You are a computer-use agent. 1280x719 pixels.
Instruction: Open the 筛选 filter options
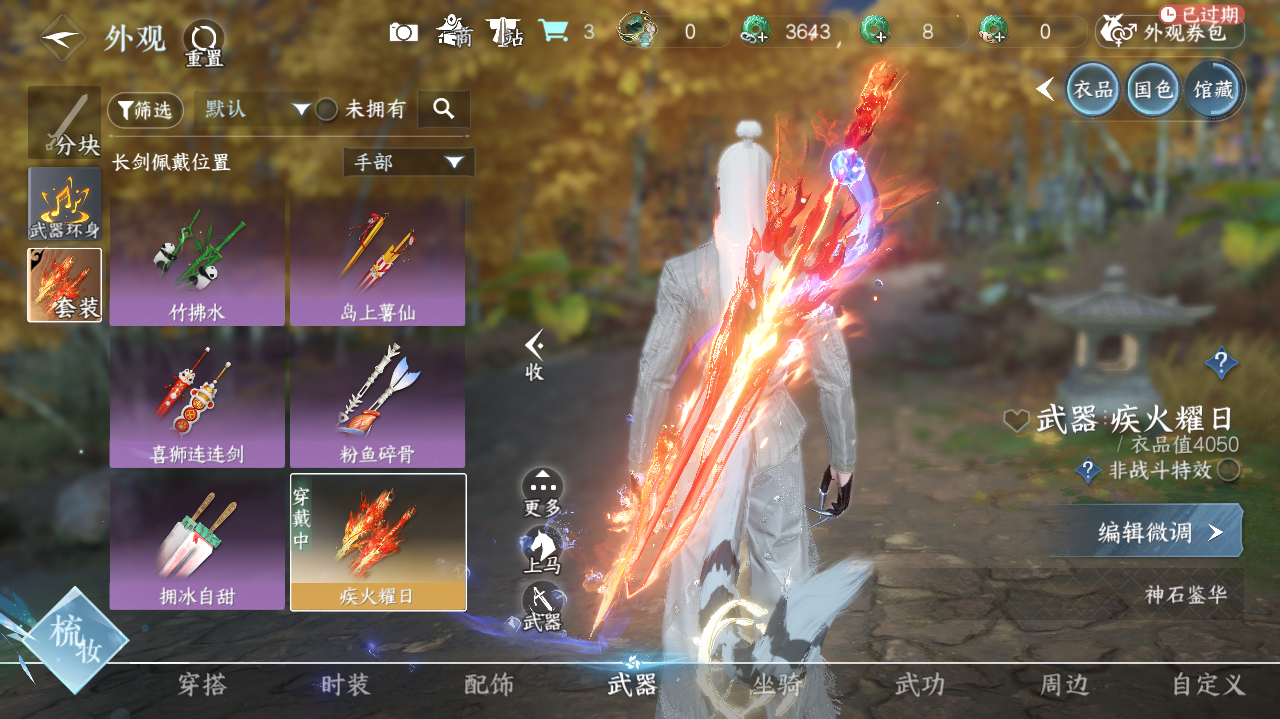coord(145,110)
